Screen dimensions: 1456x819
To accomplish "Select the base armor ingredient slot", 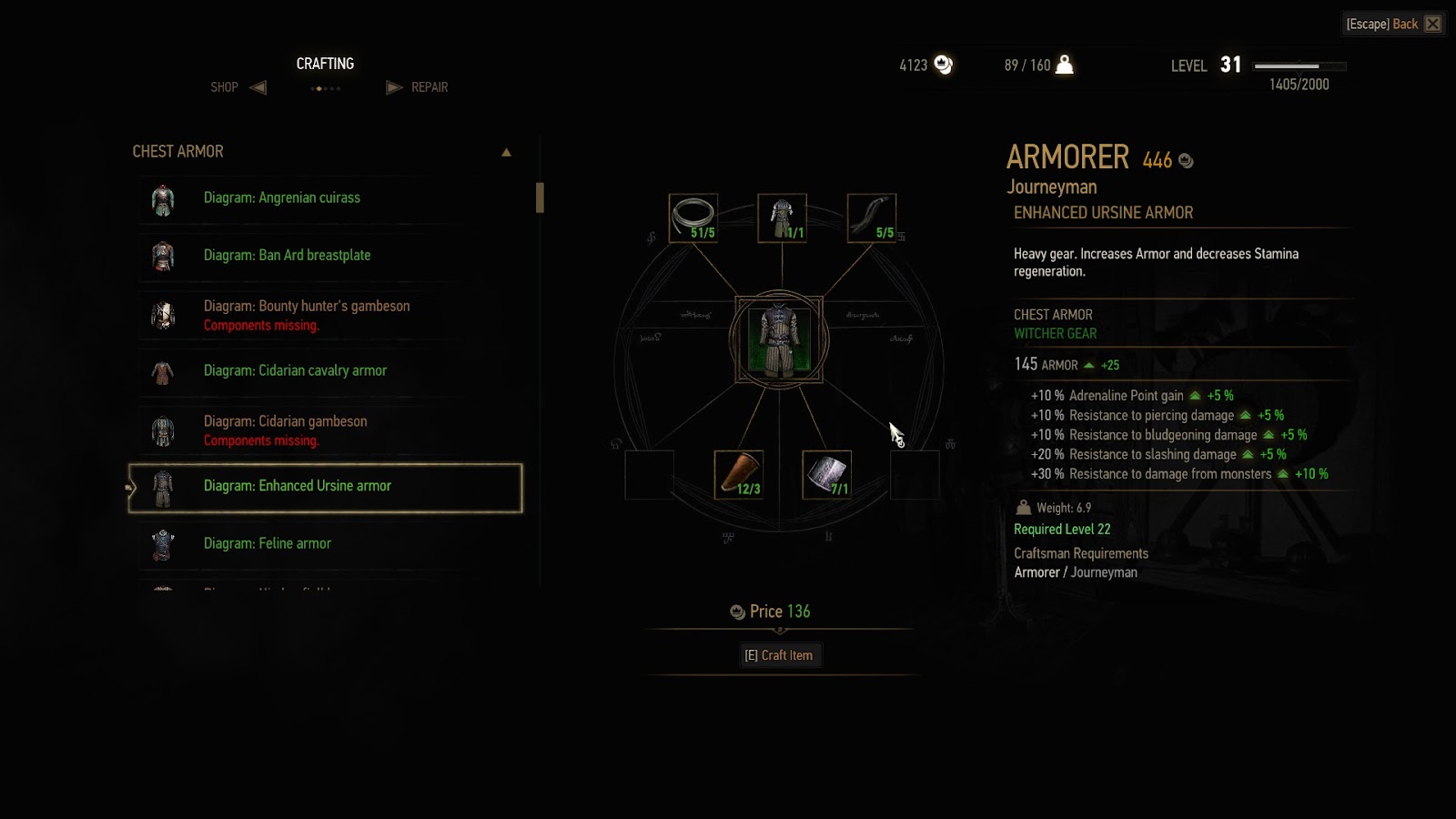I will click(782, 217).
